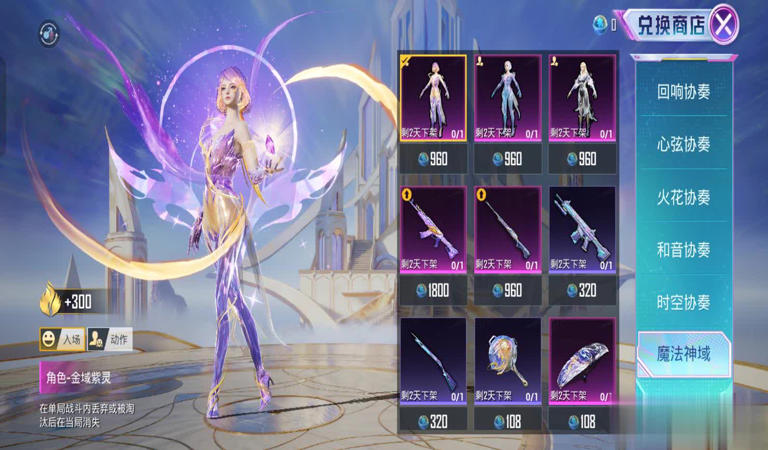Choose the 和音协奏 category

tap(684, 249)
